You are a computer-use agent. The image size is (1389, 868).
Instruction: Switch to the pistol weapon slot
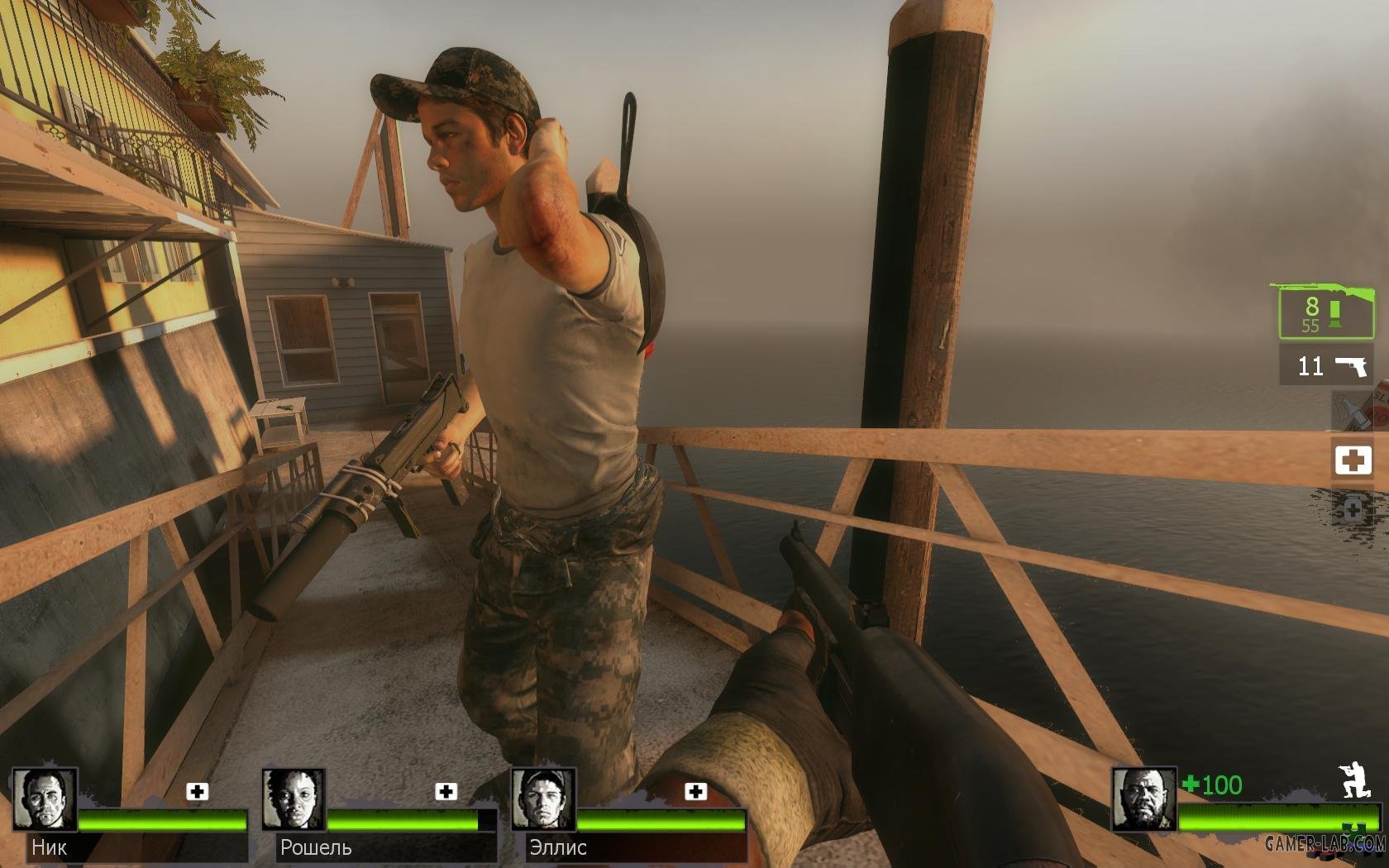click(1326, 365)
